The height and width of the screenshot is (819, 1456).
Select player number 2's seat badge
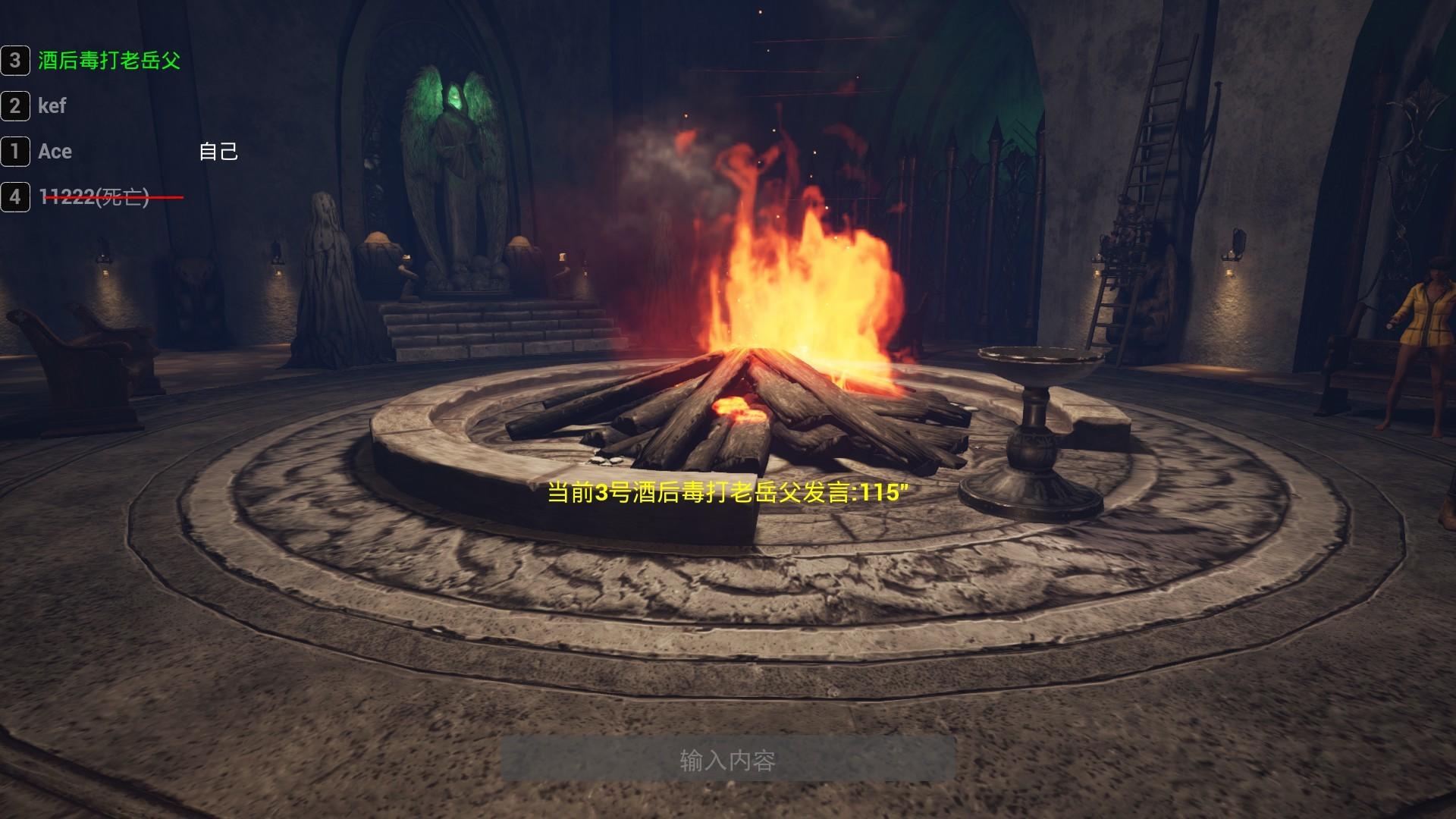pos(14,107)
